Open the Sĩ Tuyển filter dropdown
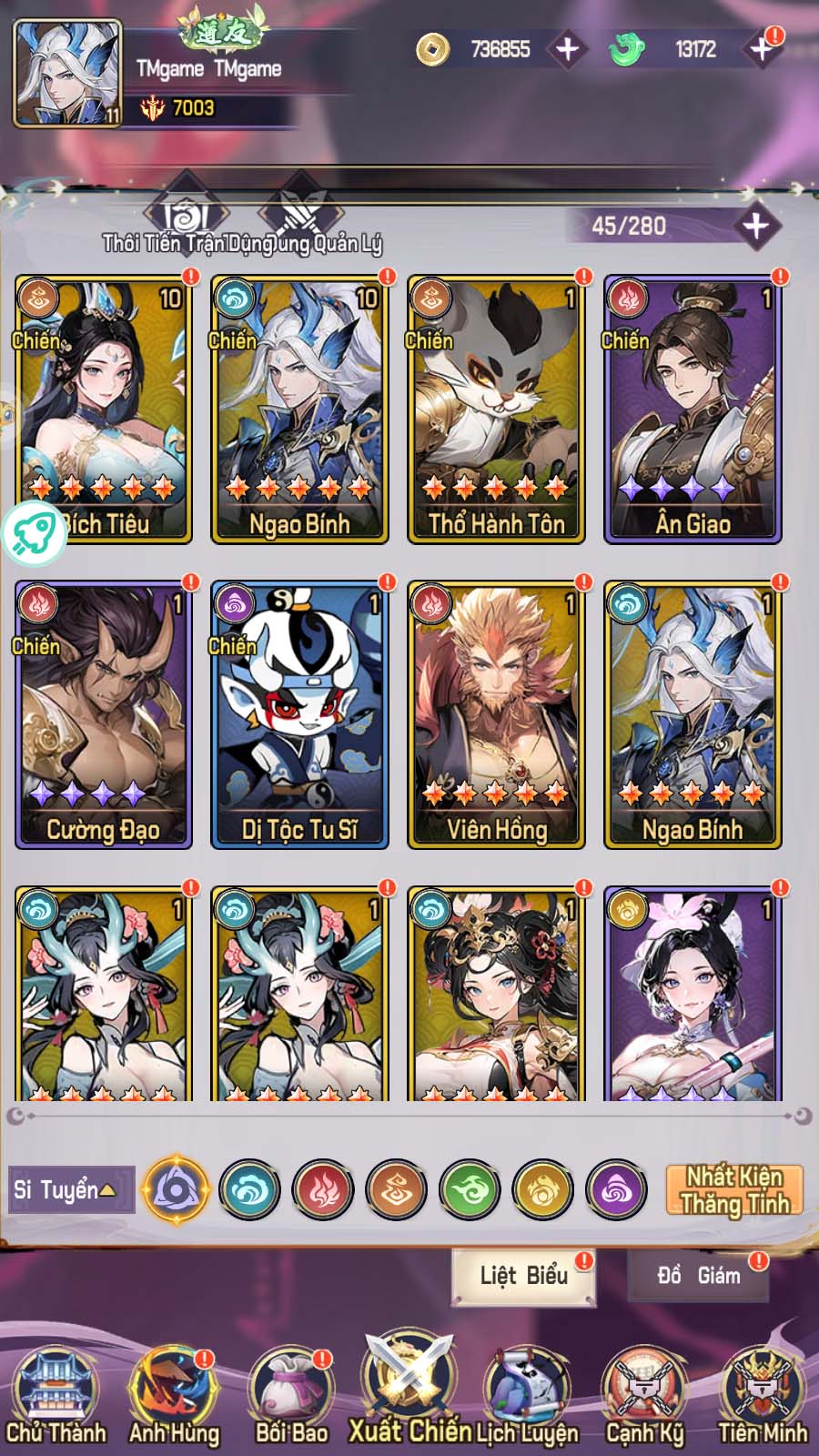 71,1189
